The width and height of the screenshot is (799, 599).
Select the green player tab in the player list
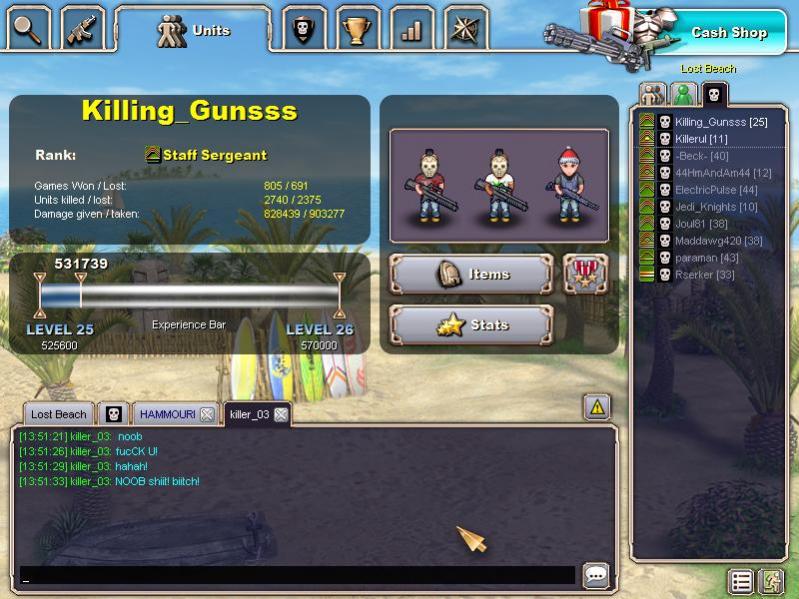(683, 95)
